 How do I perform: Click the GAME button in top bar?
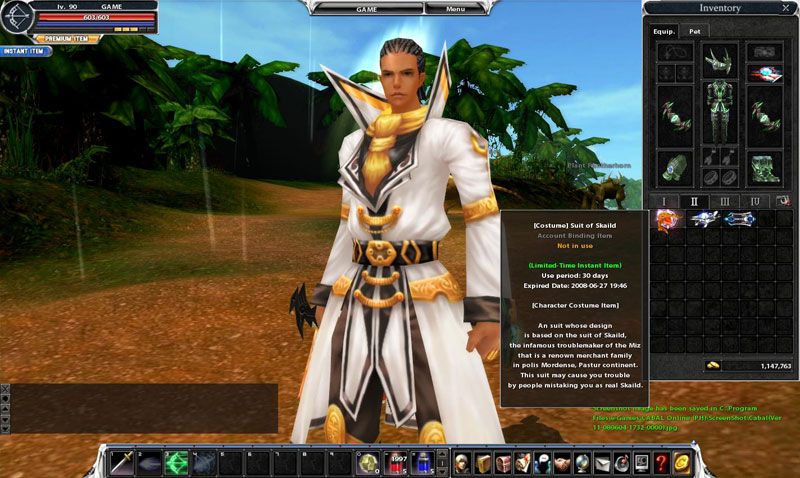click(x=367, y=8)
